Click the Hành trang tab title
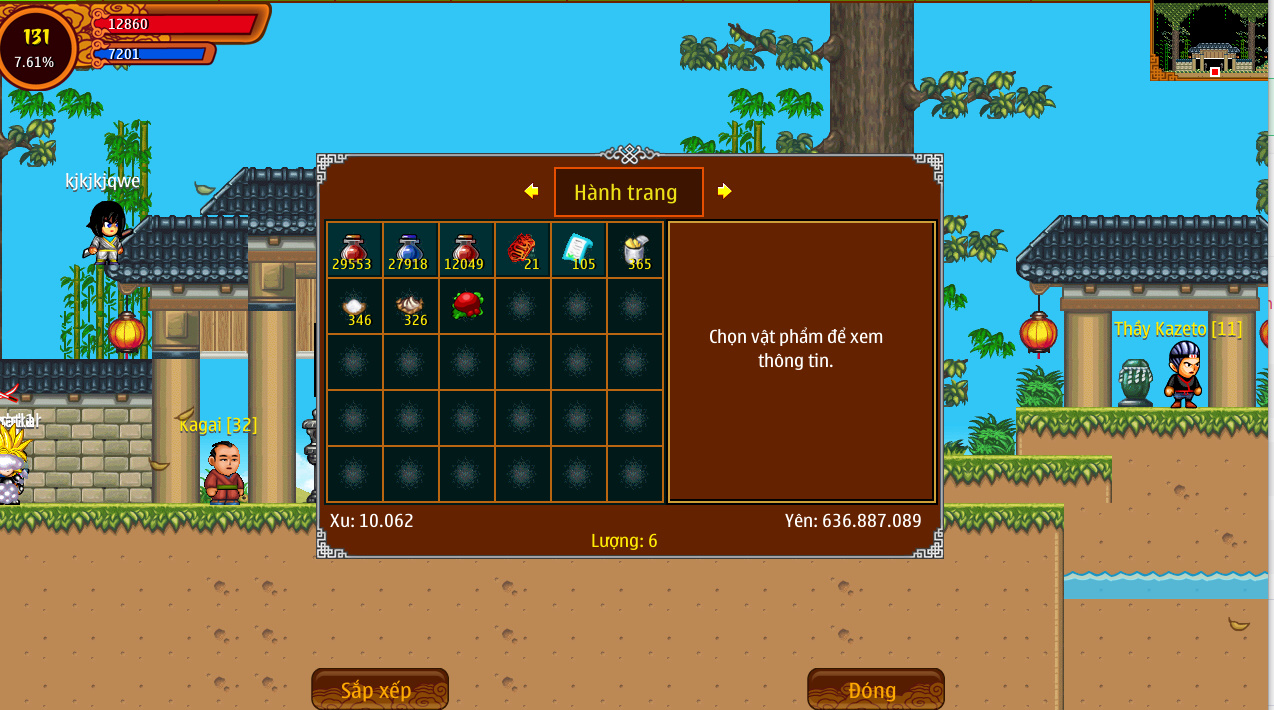 point(627,192)
